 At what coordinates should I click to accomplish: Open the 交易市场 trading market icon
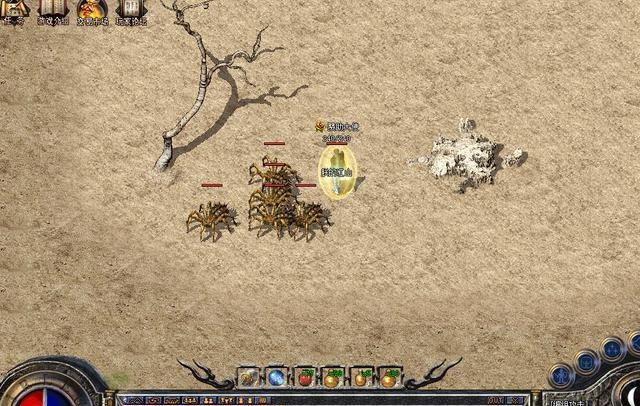(92, 9)
